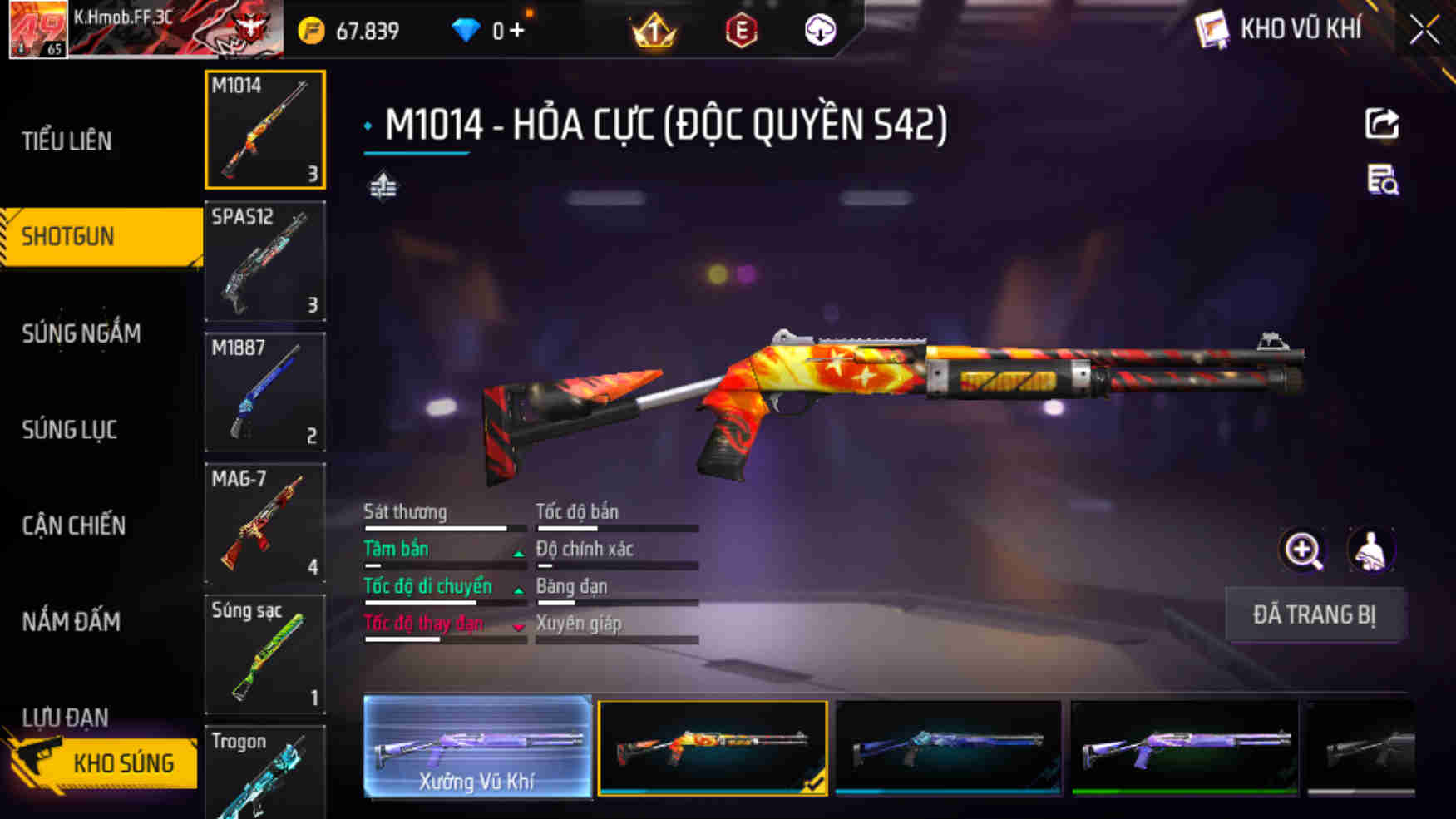Image resolution: width=1456 pixels, height=819 pixels.
Task: Open Xưởng Vũ Khí from the skin bar
Action: 477,747
